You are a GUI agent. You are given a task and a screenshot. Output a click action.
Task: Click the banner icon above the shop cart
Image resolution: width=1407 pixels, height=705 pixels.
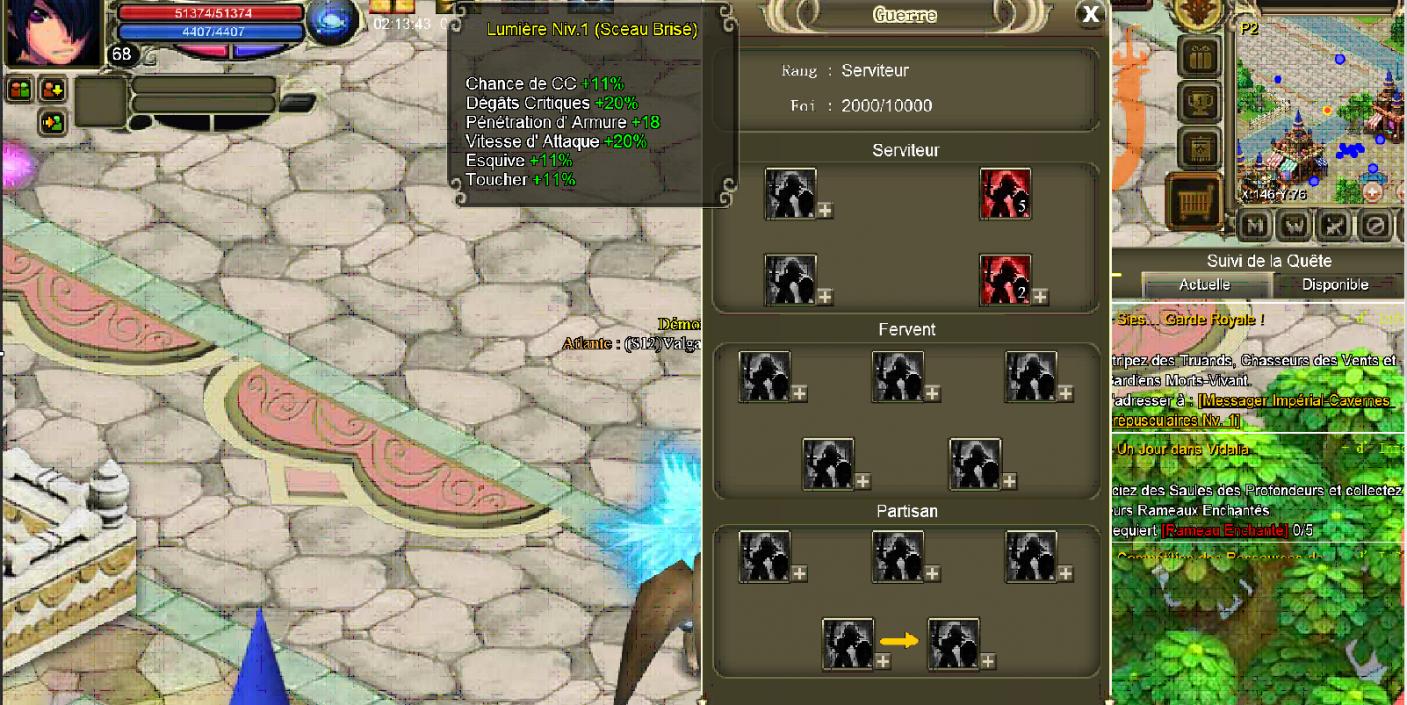[1199, 150]
